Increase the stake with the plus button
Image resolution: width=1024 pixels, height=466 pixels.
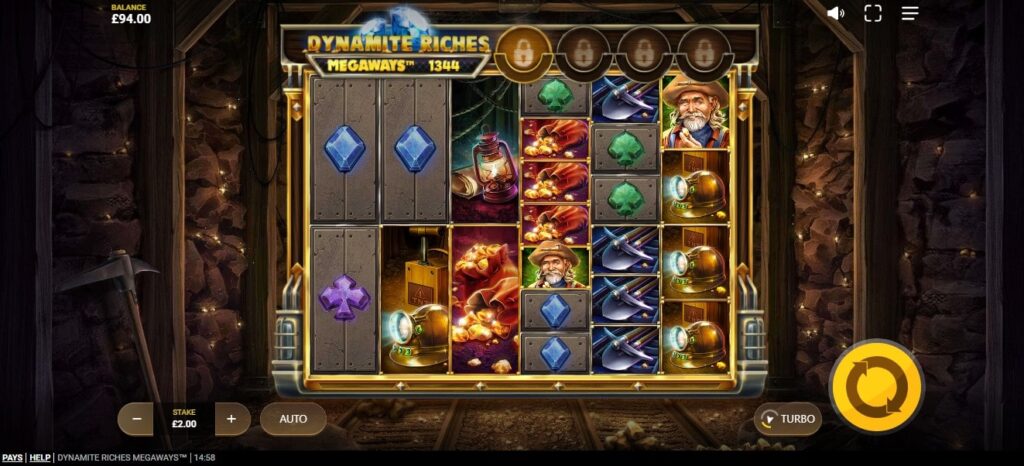point(231,418)
